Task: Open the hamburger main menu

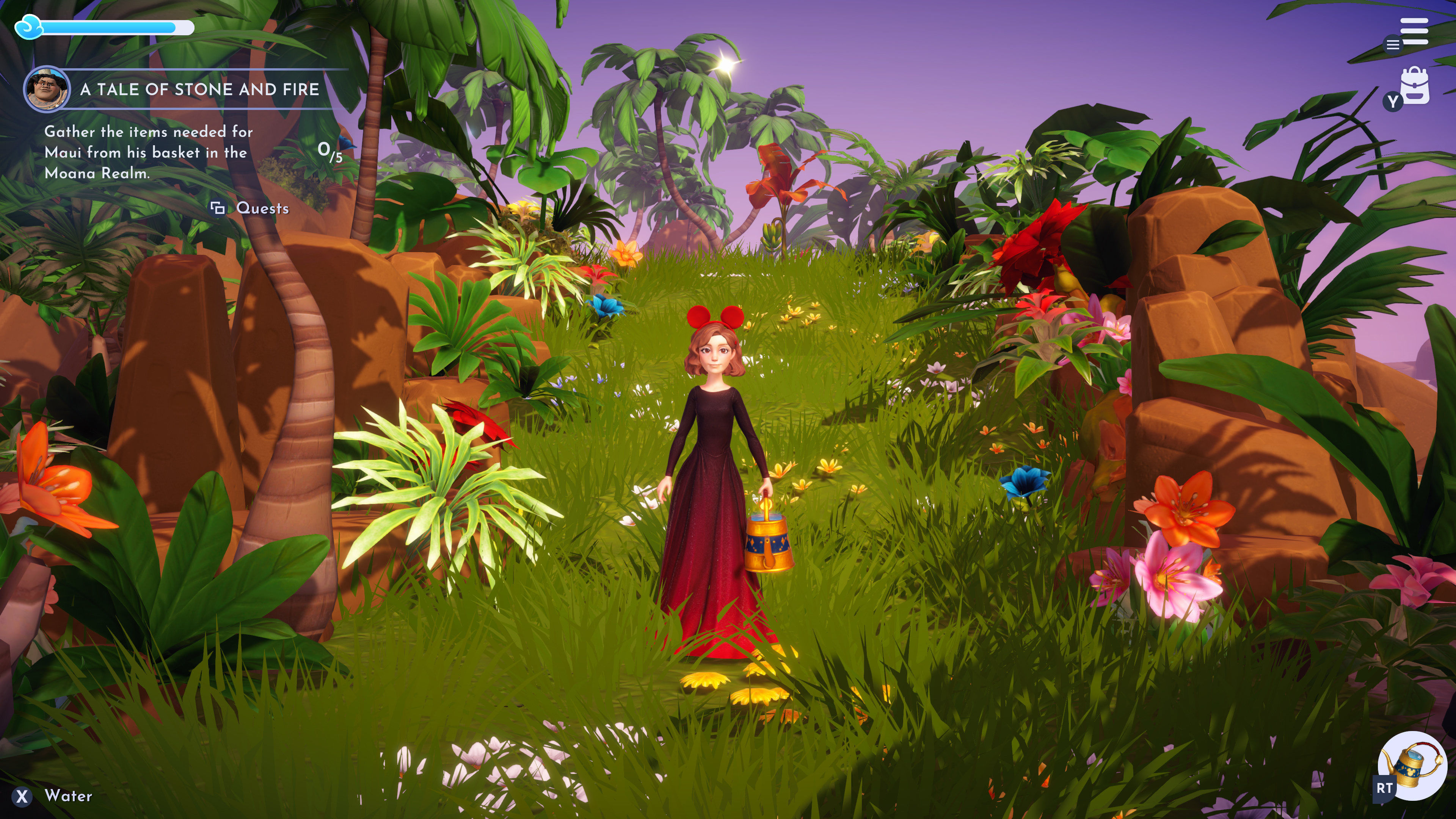Action: tap(1414, 31)
